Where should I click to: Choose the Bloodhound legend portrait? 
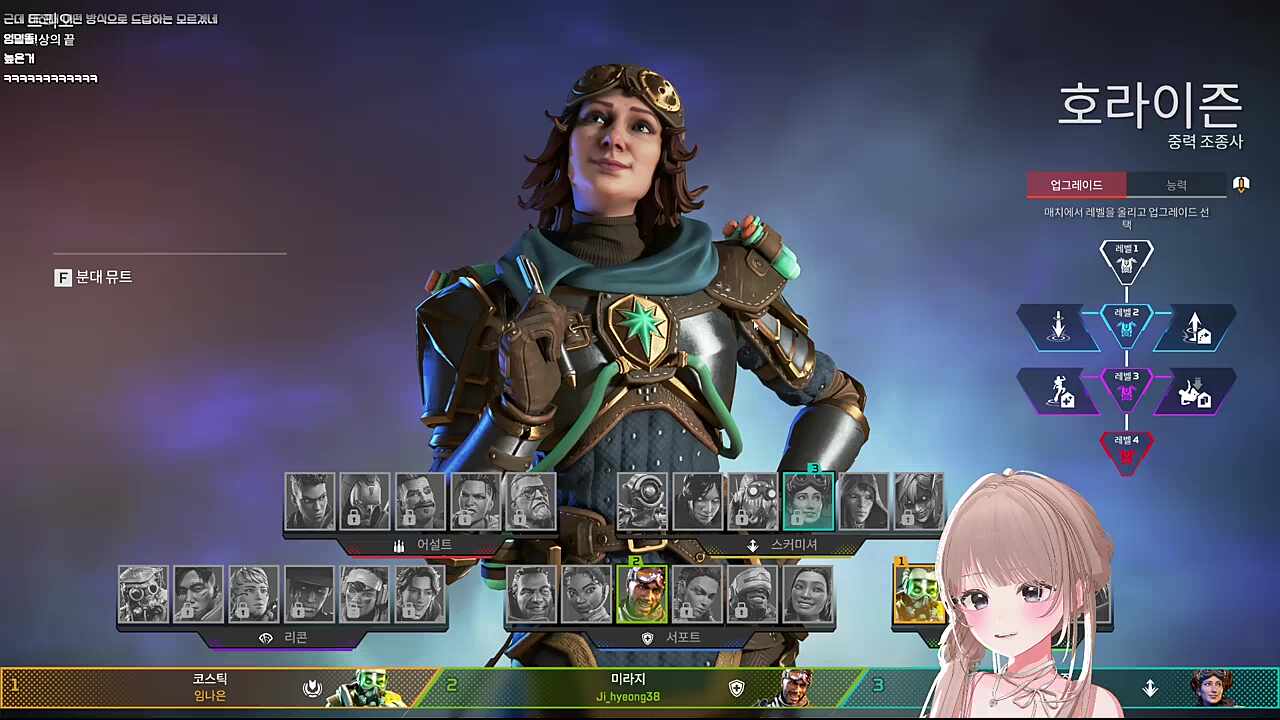(143, 594)
